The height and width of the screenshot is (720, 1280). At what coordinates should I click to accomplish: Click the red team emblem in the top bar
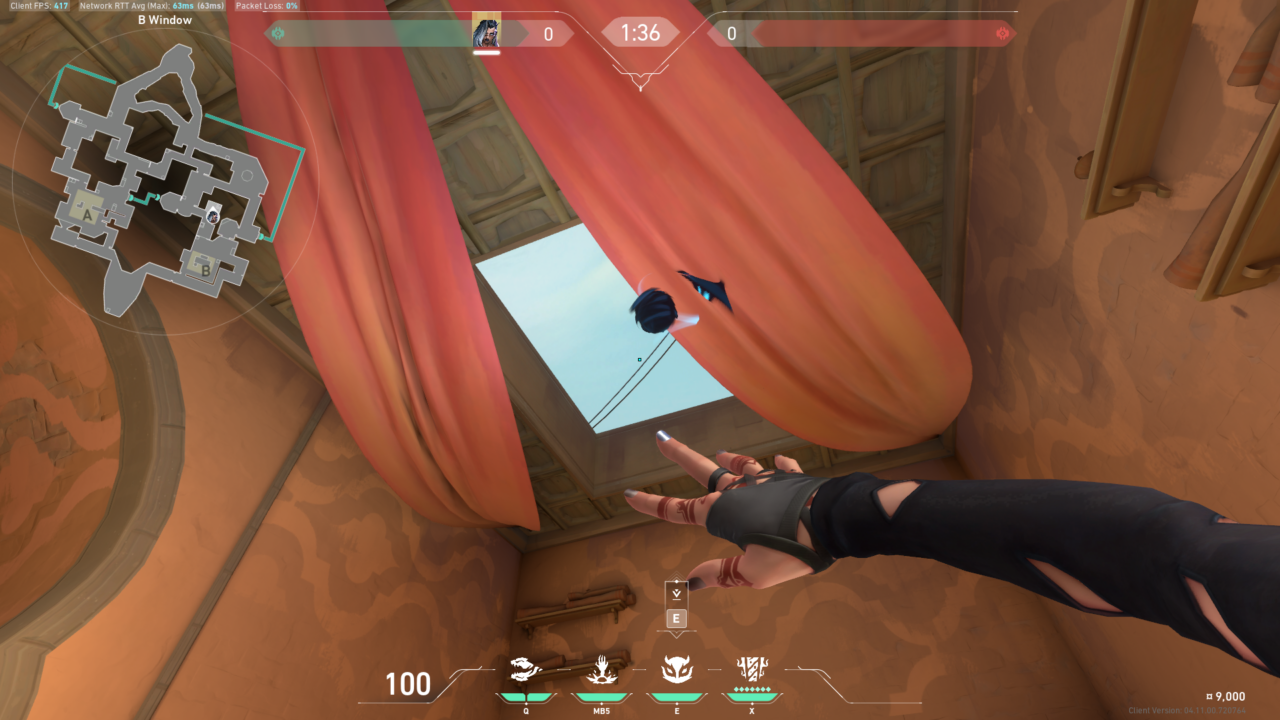click(1002, 34)
